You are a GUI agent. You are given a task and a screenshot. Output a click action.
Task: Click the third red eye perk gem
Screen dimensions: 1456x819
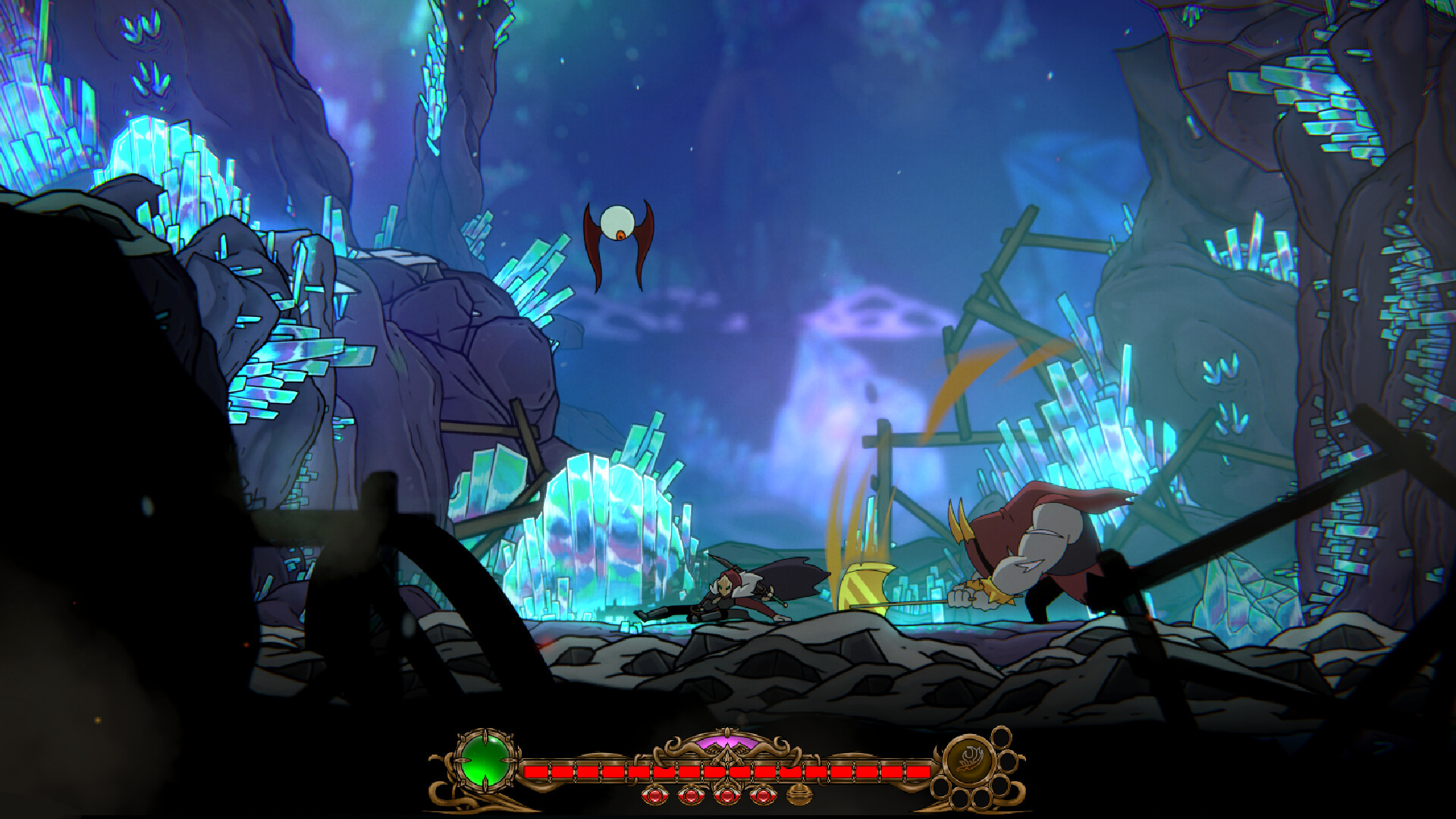point(726,796)
